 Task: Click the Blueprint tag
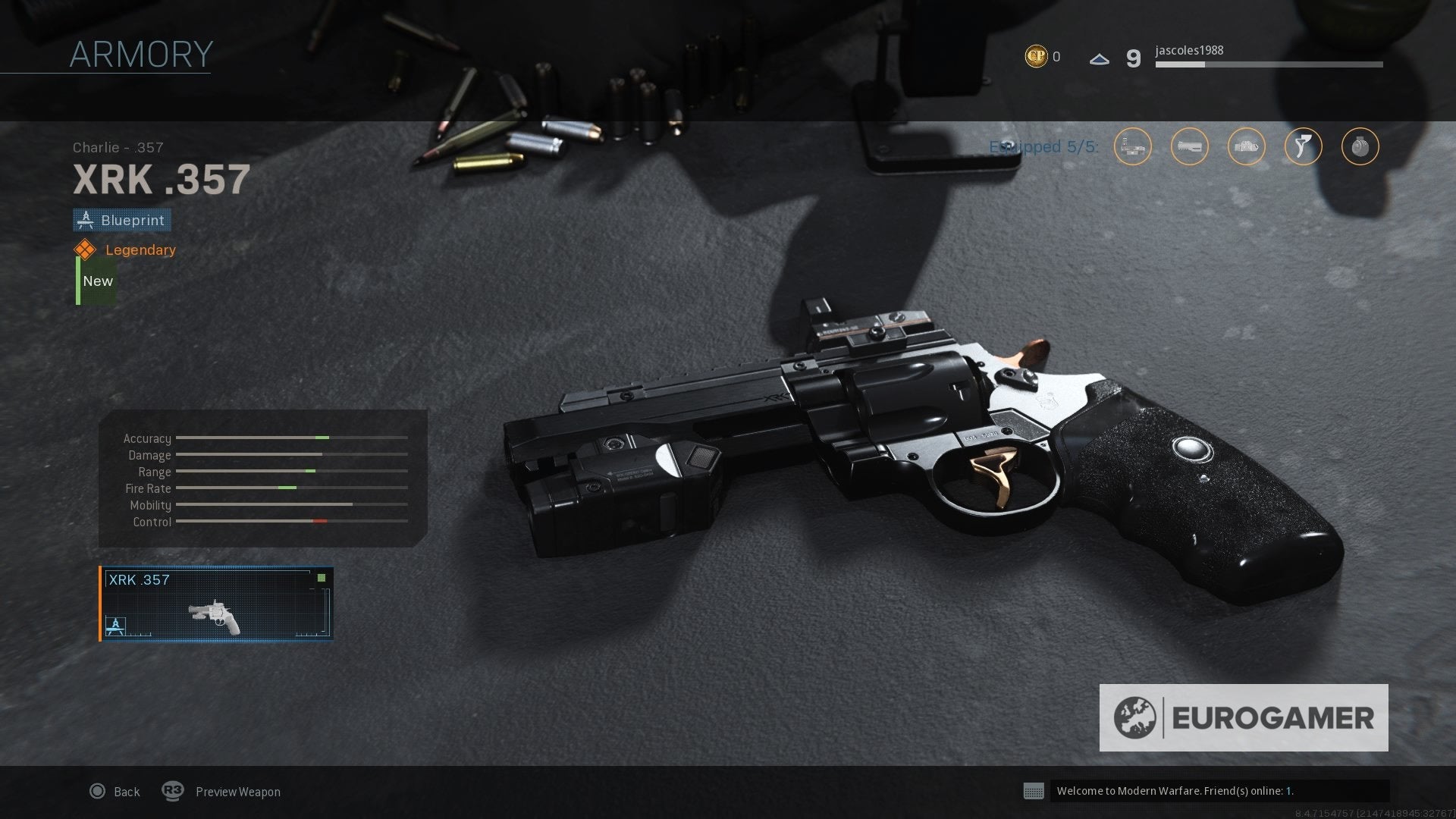click(x=122, y=220)
